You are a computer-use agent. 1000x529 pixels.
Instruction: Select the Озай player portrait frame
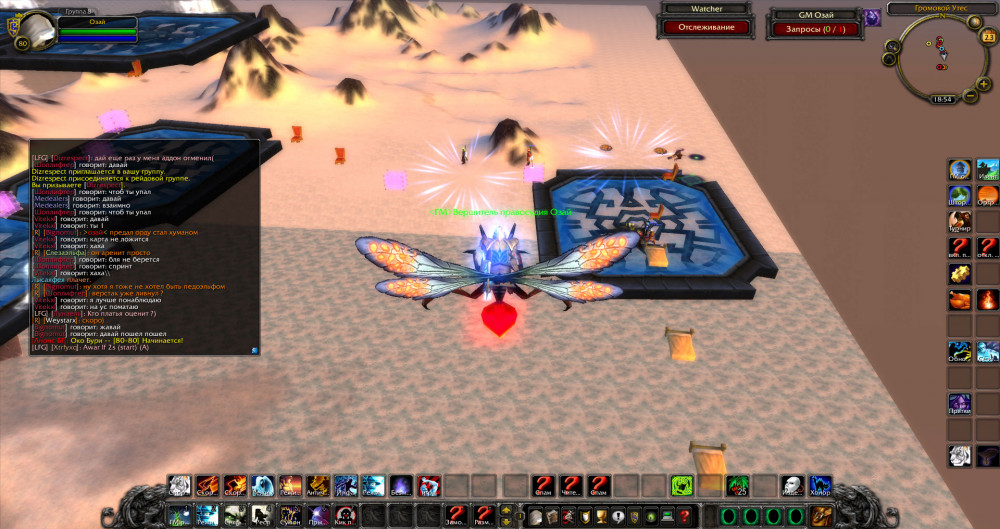coord(24,27)
